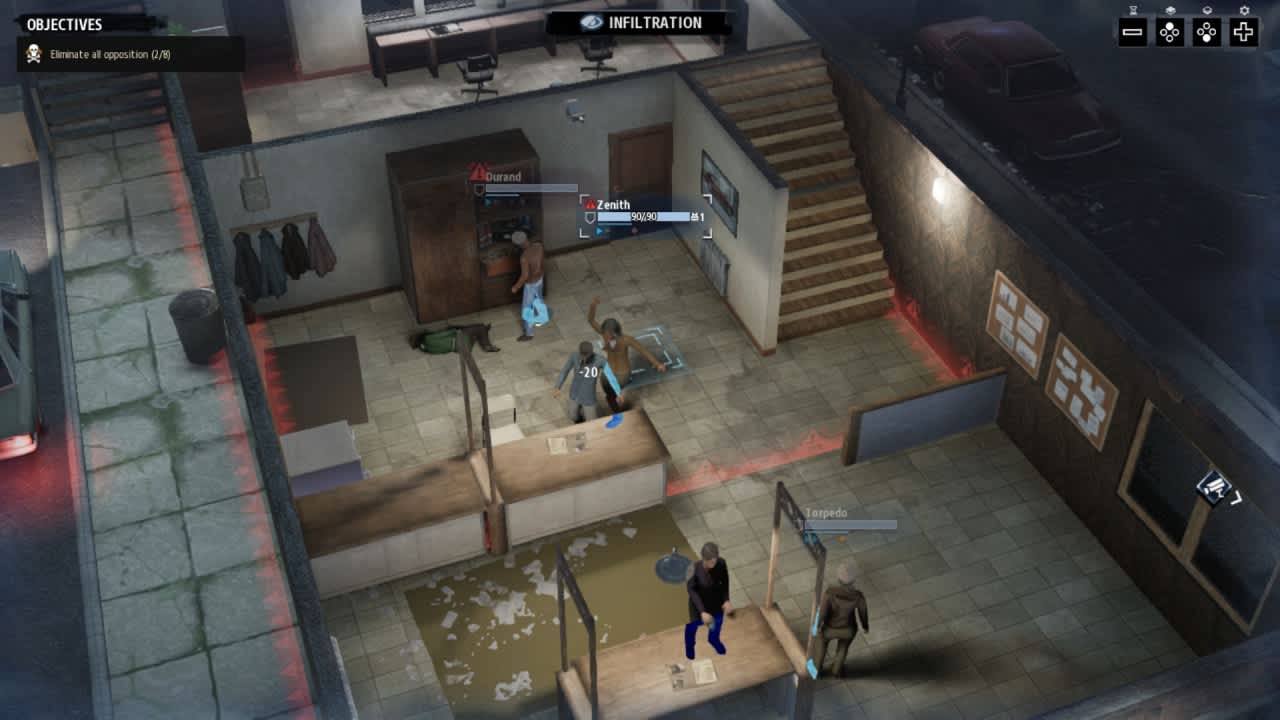The image size is (1280, 720).
Task: Rotate the camera counterclockwise
Action: (x=1170, y=33)
